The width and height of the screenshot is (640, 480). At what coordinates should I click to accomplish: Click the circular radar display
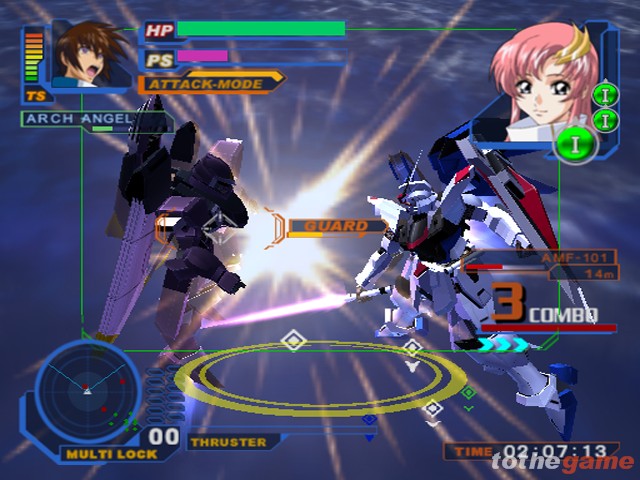pos(86,388)
